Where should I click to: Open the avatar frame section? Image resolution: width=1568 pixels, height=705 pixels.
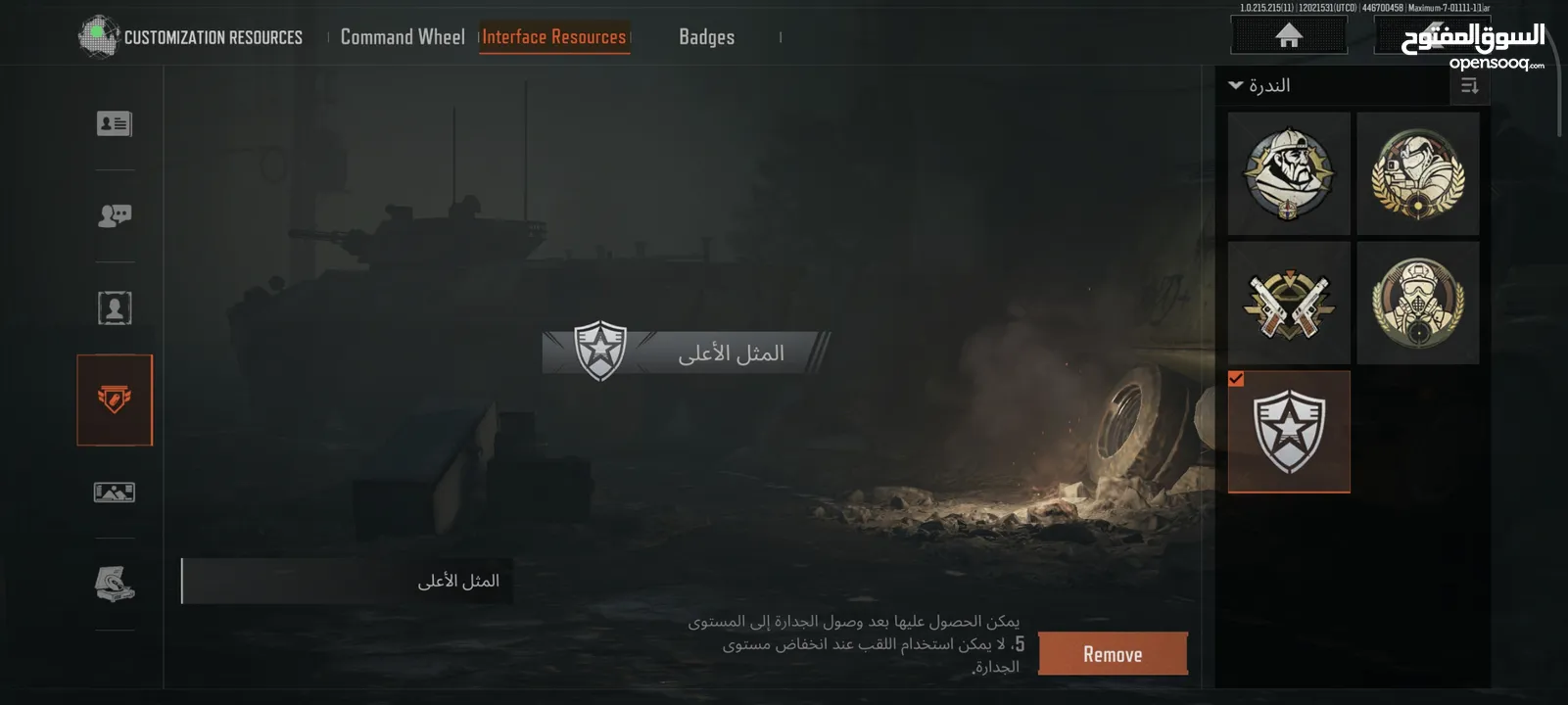[x=115, y=306]
